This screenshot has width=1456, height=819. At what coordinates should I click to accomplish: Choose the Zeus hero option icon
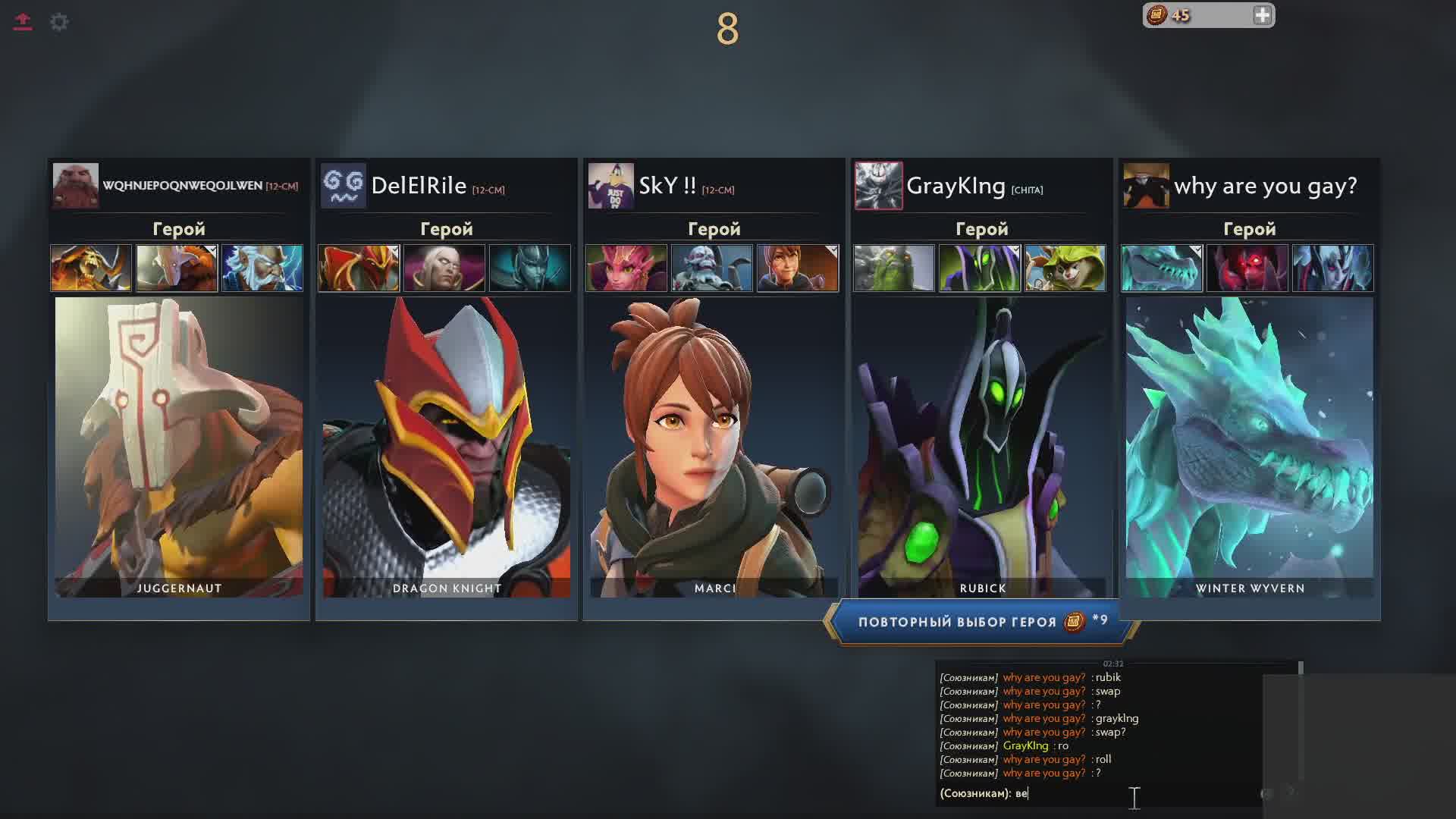point(262,268)
